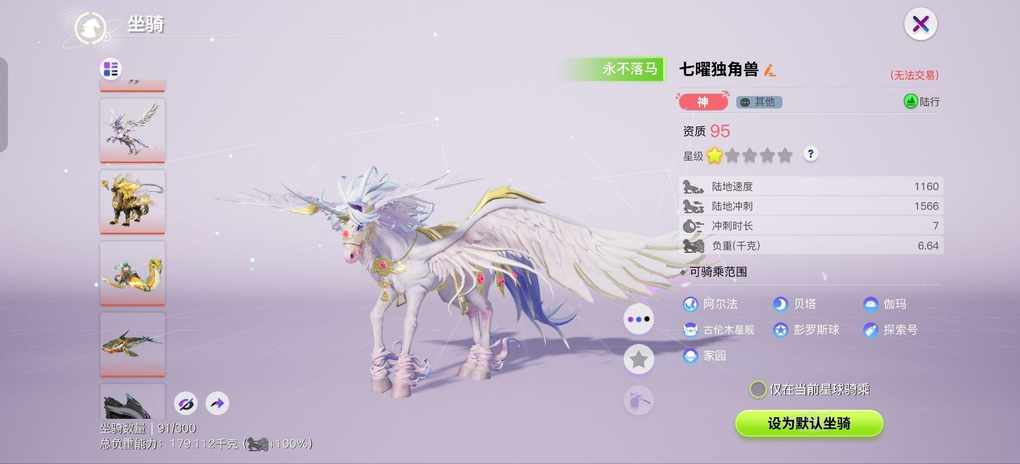Click the red 神 rarity tag

pyautogui.click(x=703, y=102)
